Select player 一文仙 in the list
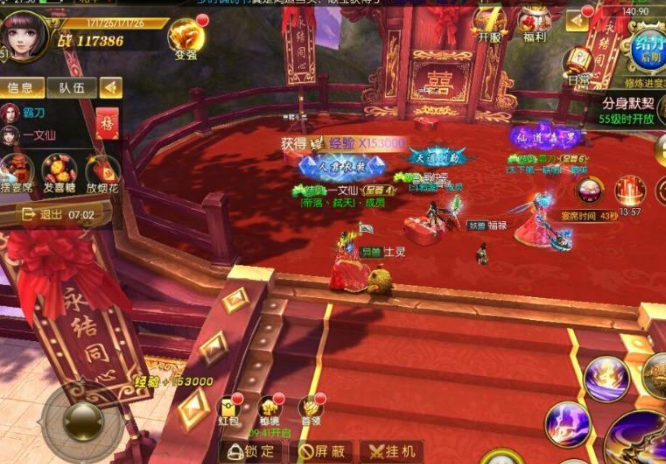Image resolution: width=666 pixels, height=464 pixels. pyautogui.click(x=40, y=134)
